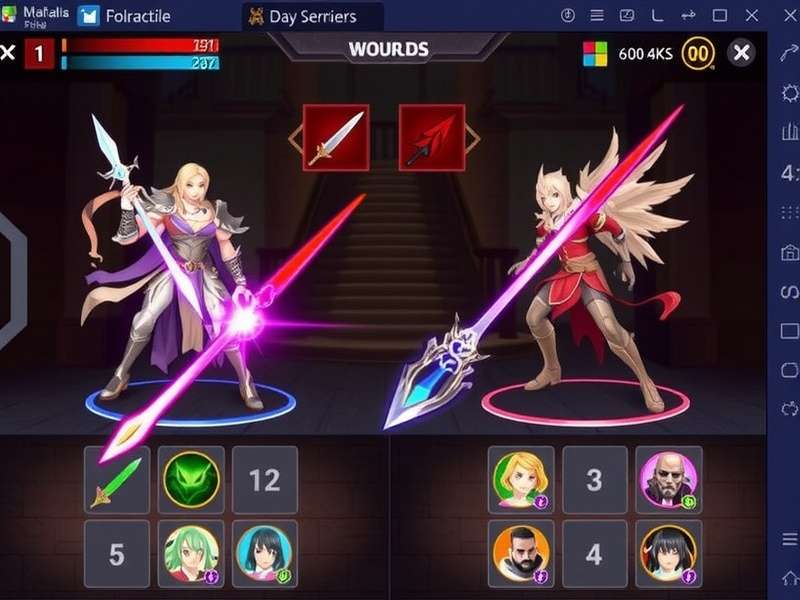
Task: Click the four-color squares icon
Action: [x=595, y=53]
